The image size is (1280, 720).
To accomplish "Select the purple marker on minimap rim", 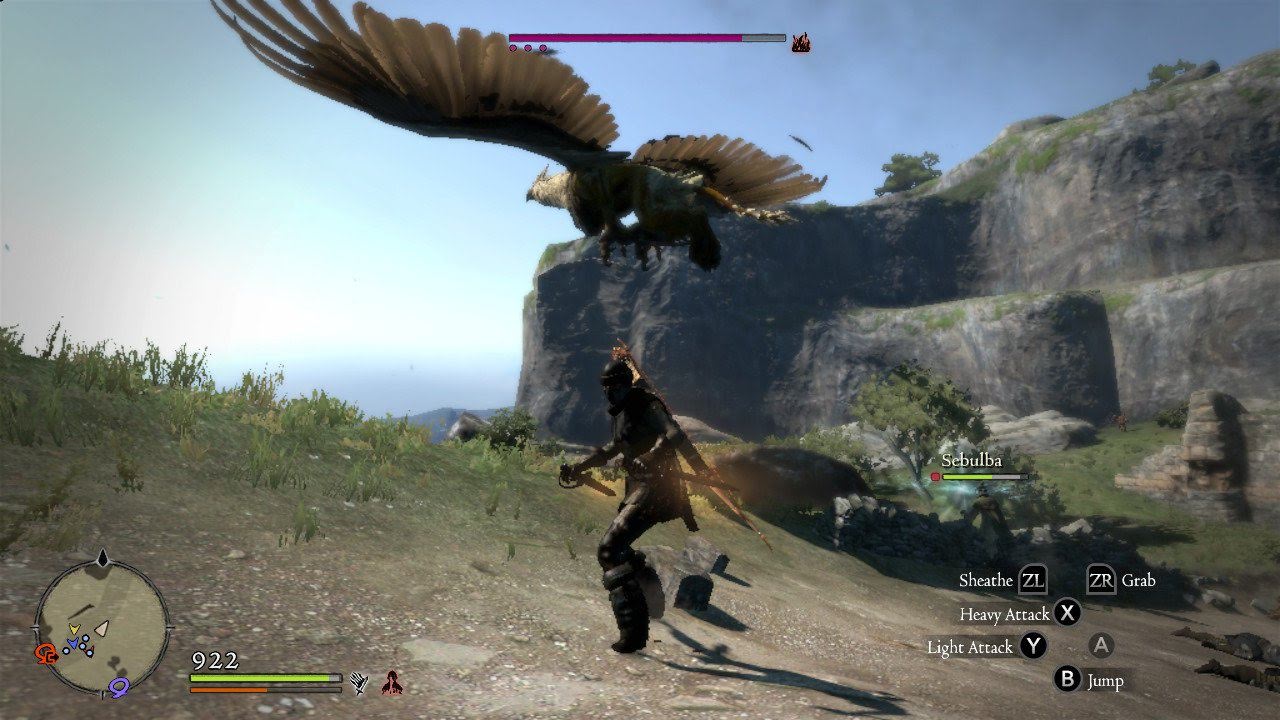I will click(x=121, y=686).
